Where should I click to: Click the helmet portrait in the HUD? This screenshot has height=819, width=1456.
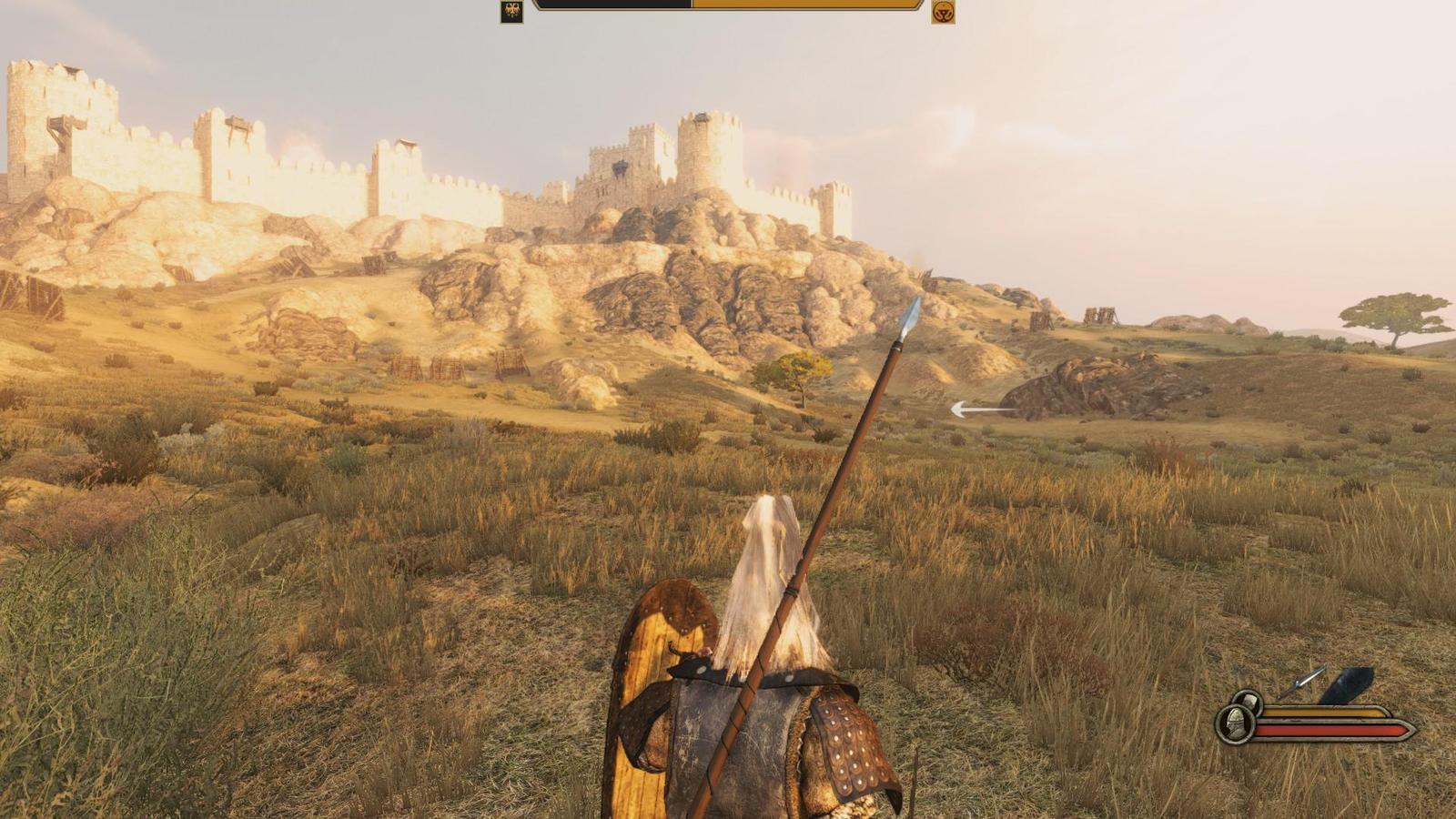tap(1234, 725)
